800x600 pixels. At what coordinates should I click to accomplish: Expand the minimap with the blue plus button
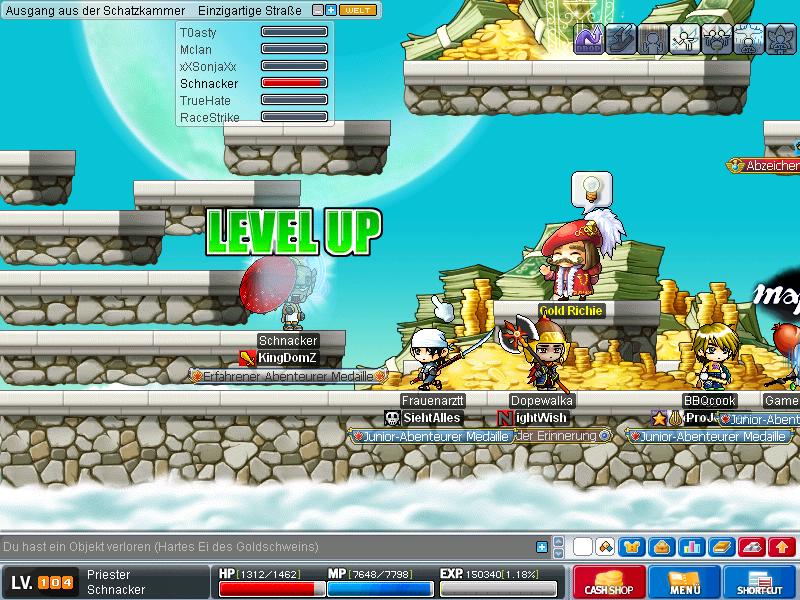[x=331, y=10]
